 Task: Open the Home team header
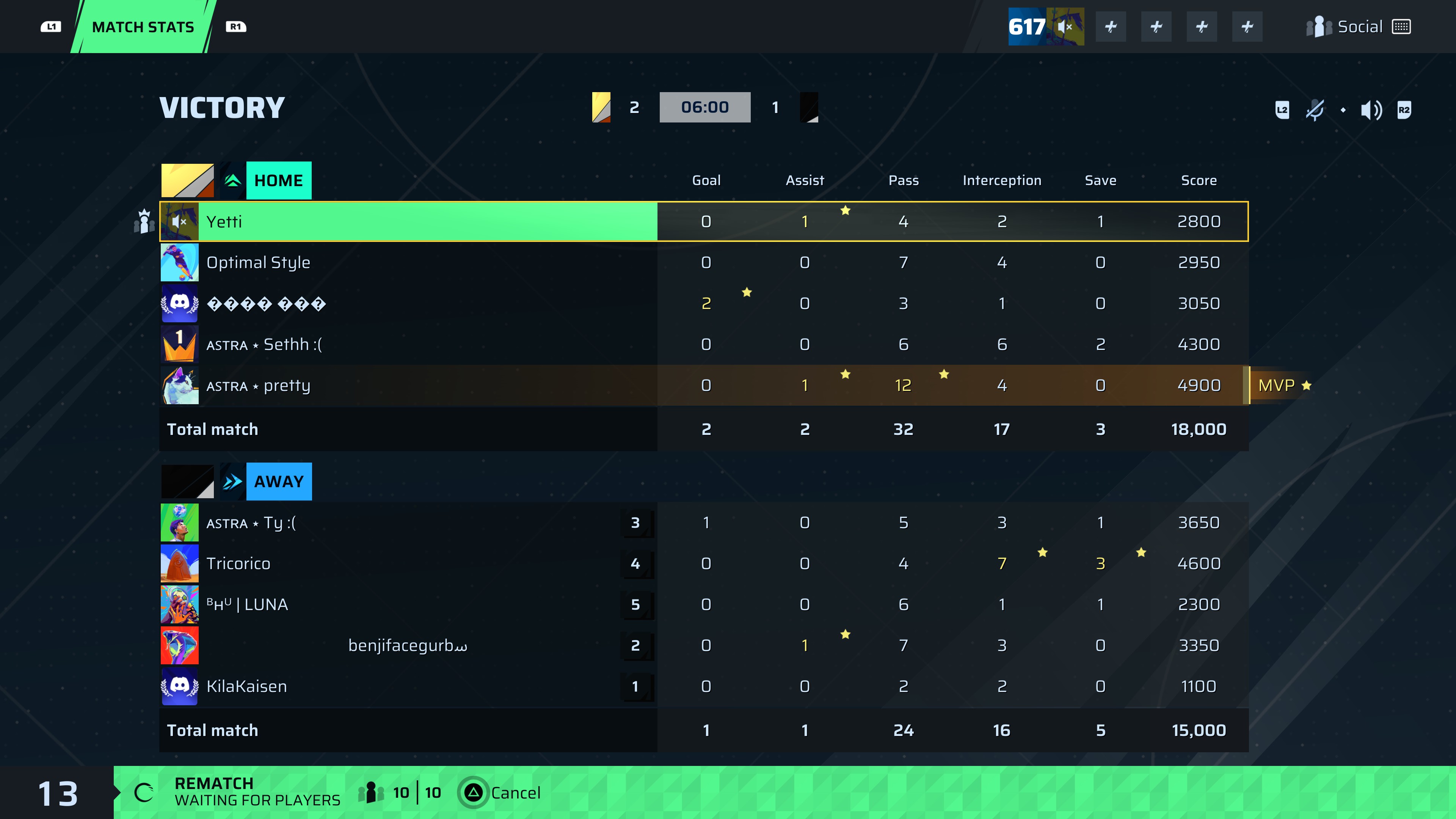click(x=278, y=180)
